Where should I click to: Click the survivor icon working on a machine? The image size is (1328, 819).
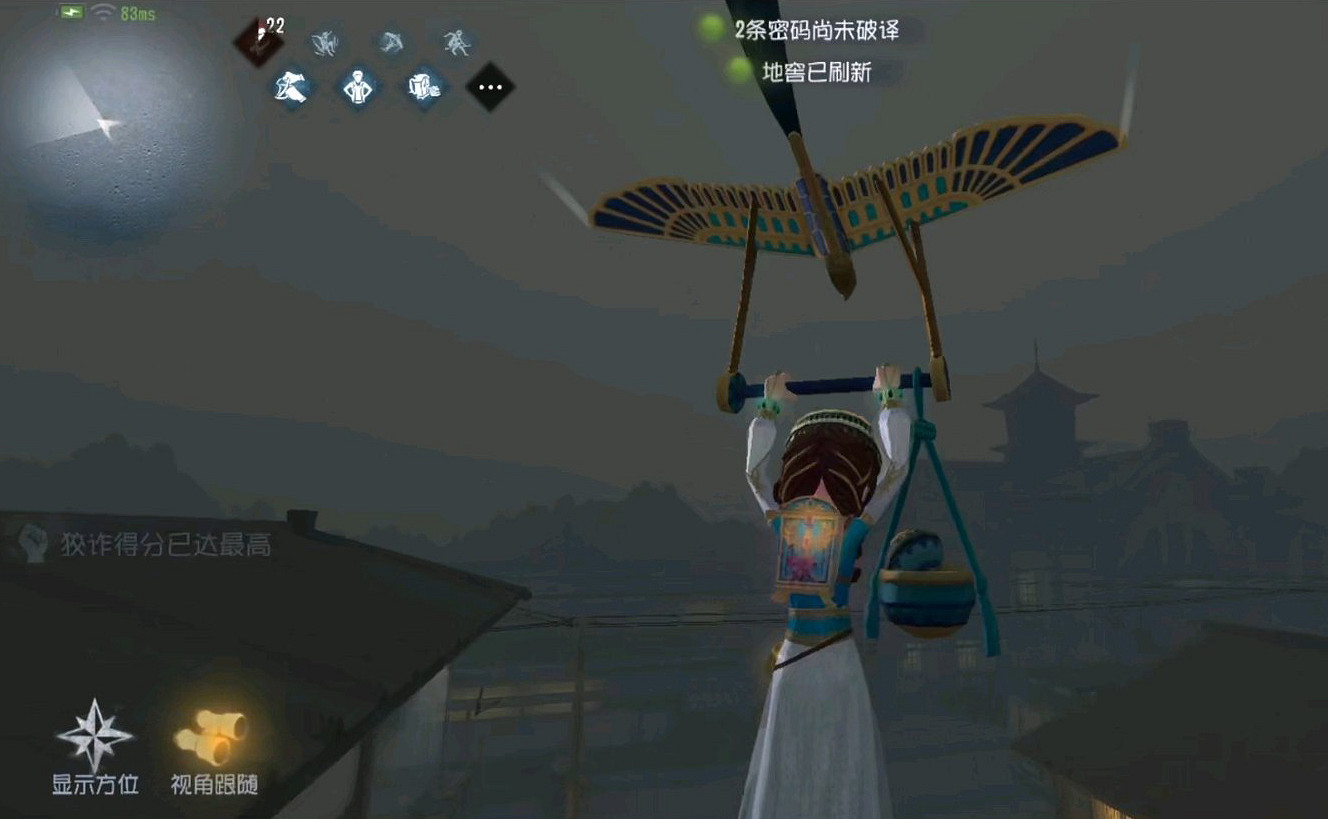coord(289,86)
